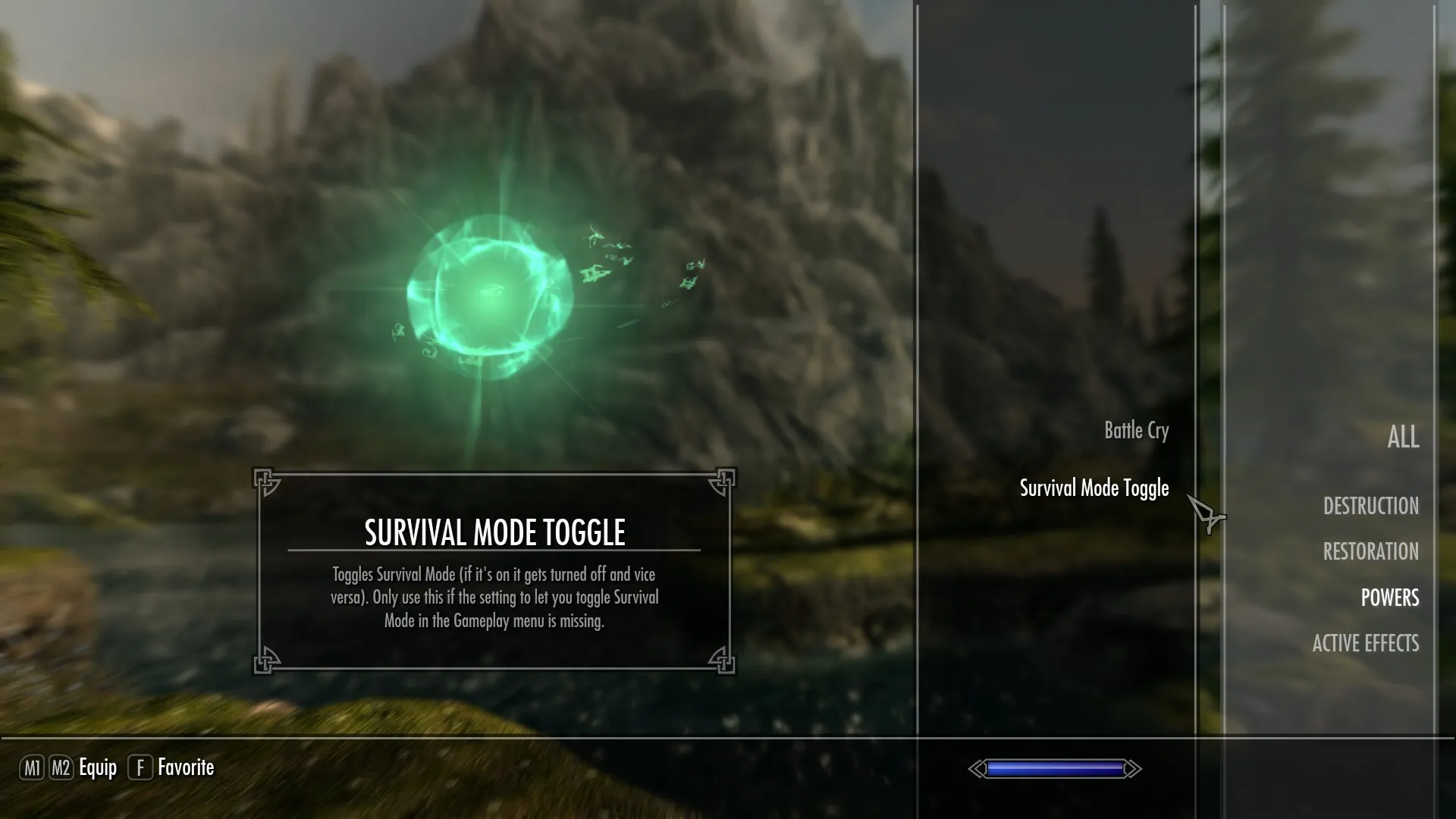
Task: Open the Destruction spell category
Action: (1370, 507)
